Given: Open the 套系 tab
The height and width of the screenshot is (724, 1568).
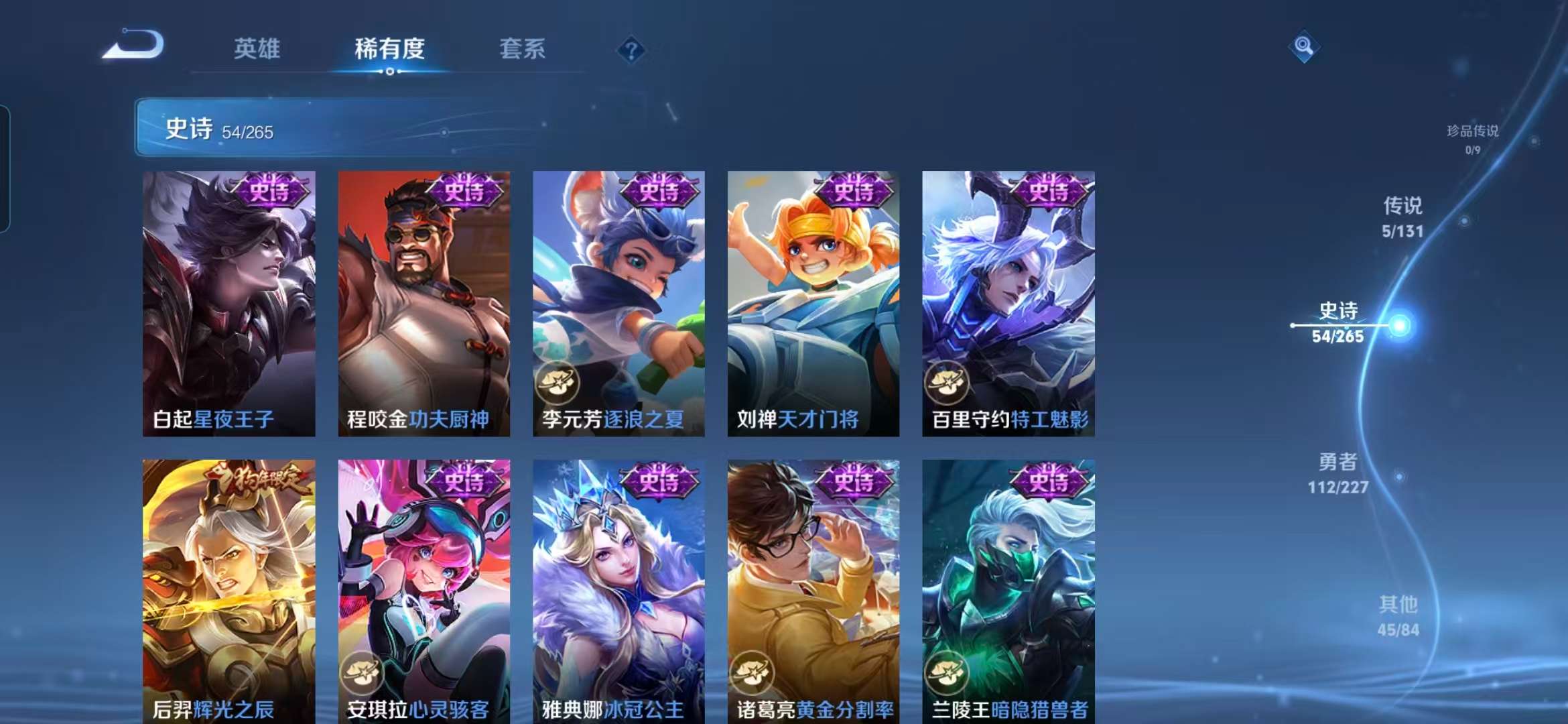Looking at the screenshot, I should (522, 48).
